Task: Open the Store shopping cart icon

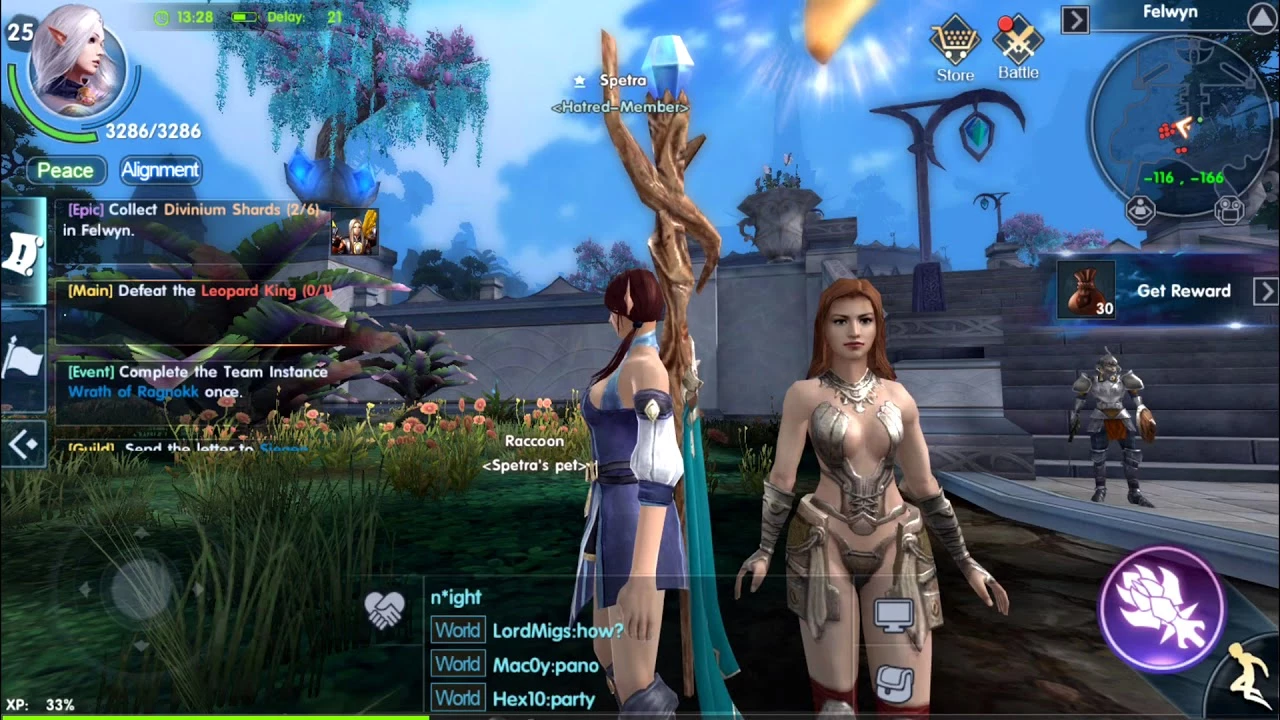Action: pos(954,42)
